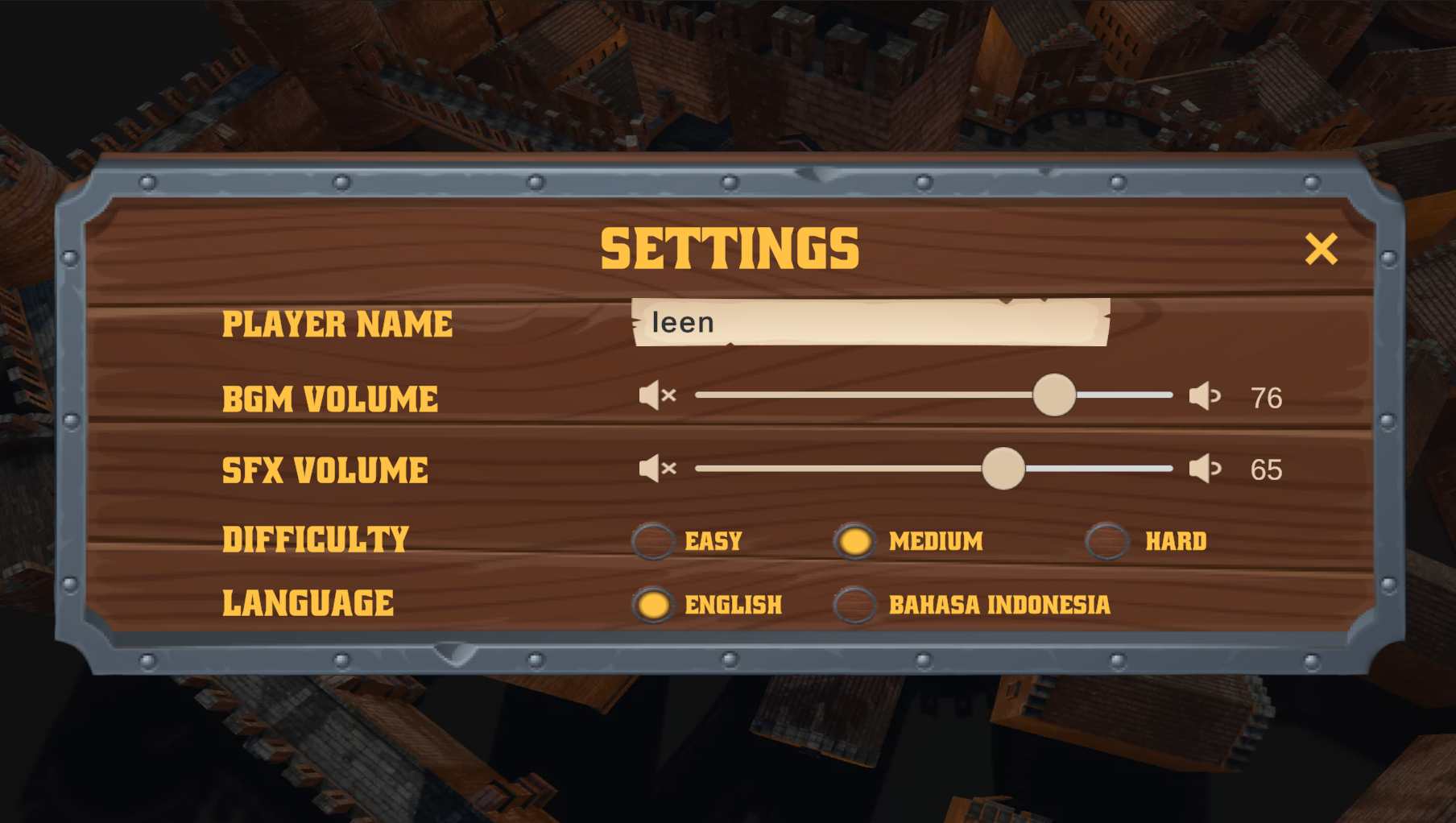Switch language to Bahasa Indonesia
This screenshot has width=1456, height=823.
854,605
